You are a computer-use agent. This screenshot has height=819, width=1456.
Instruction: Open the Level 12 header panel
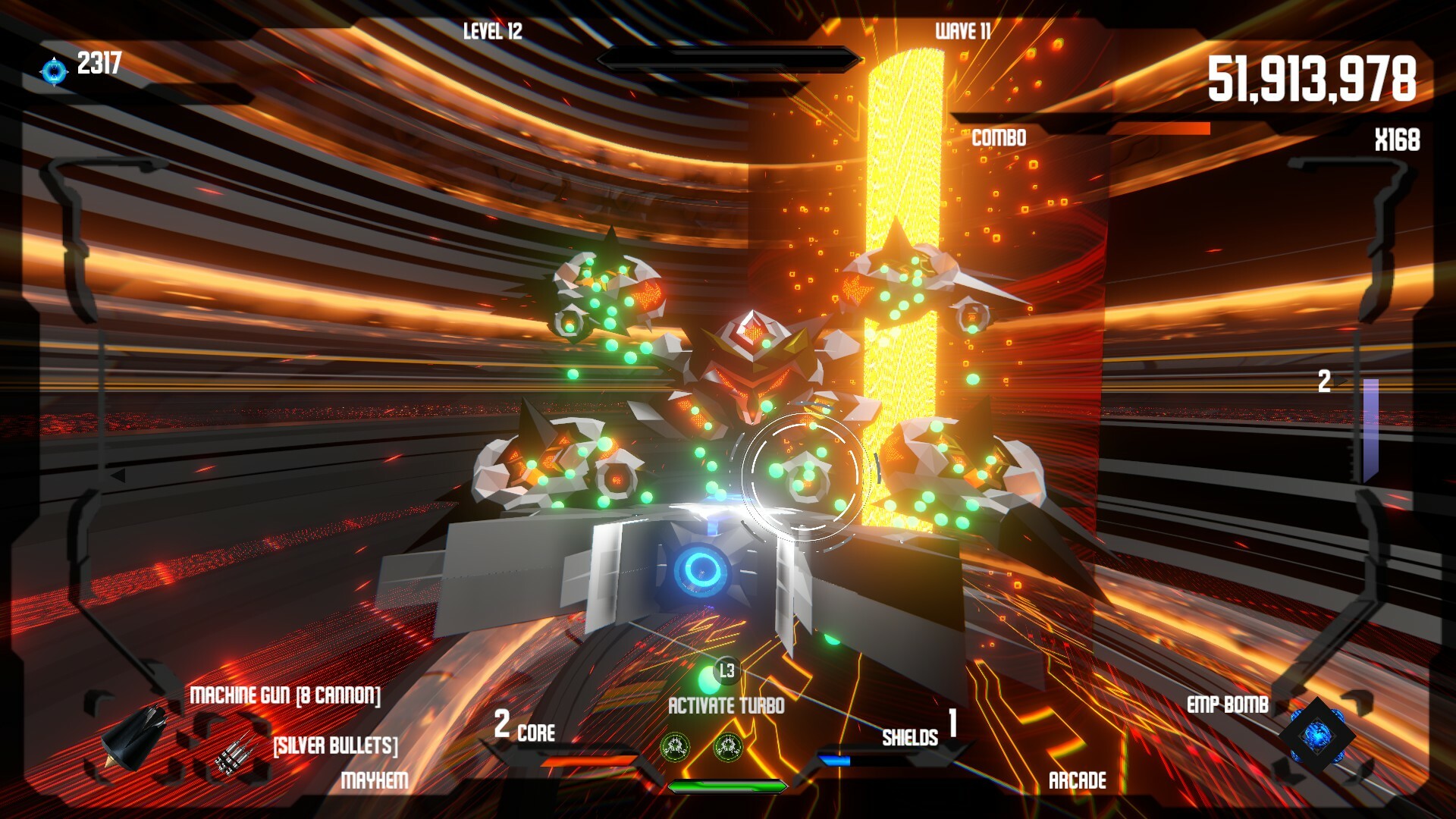tap(491, 32)
